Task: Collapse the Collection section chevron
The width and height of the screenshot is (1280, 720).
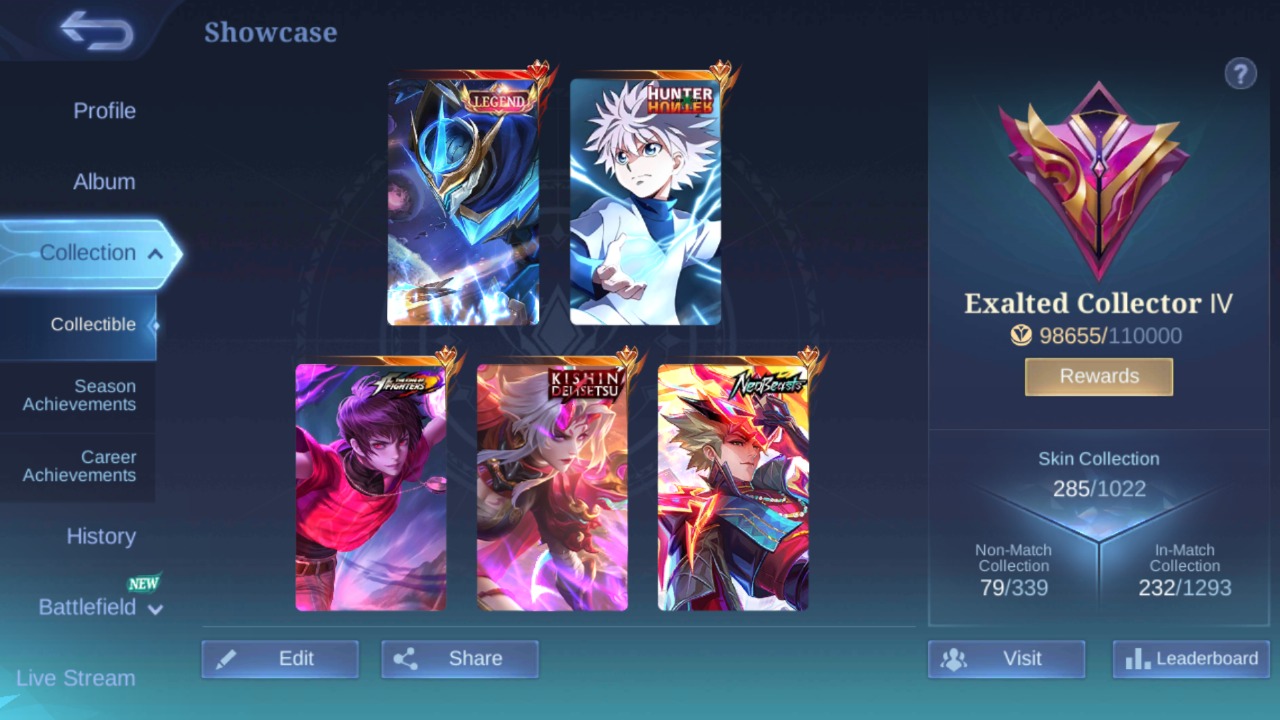Action: [155, 253]
